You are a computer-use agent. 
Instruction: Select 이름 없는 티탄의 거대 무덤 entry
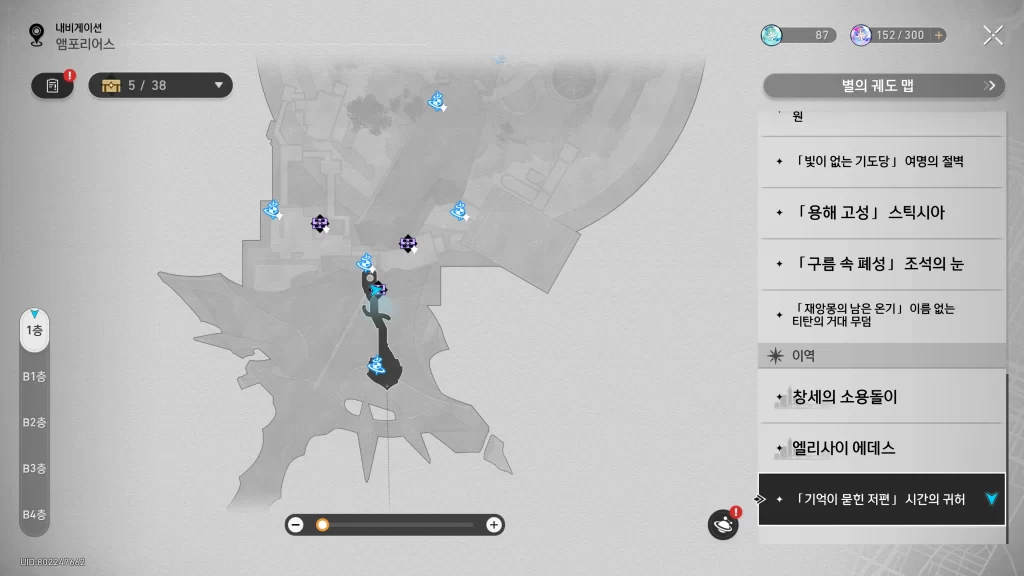tap(880, 315)
